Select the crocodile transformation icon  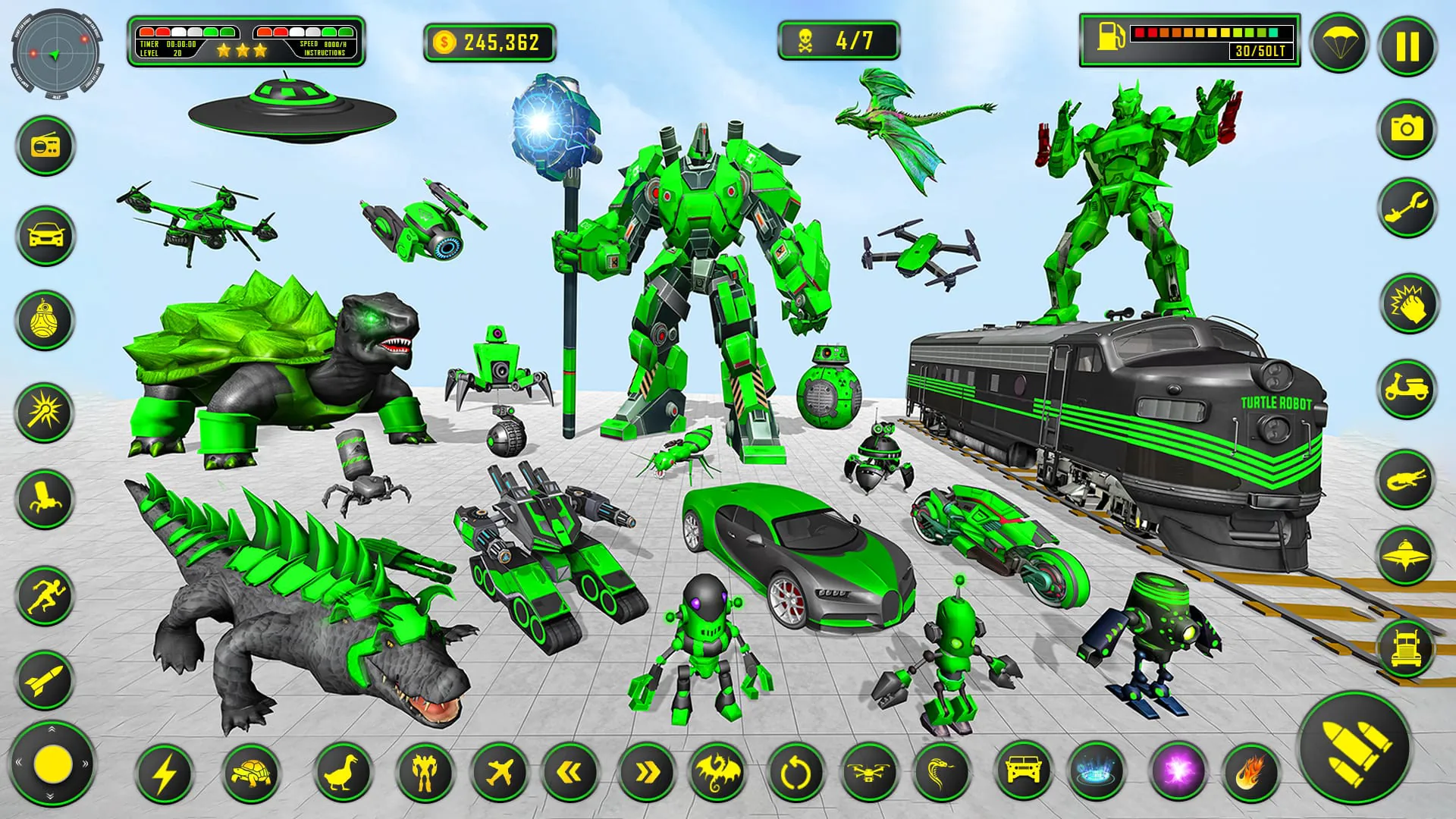click(x=1407, y=479)
